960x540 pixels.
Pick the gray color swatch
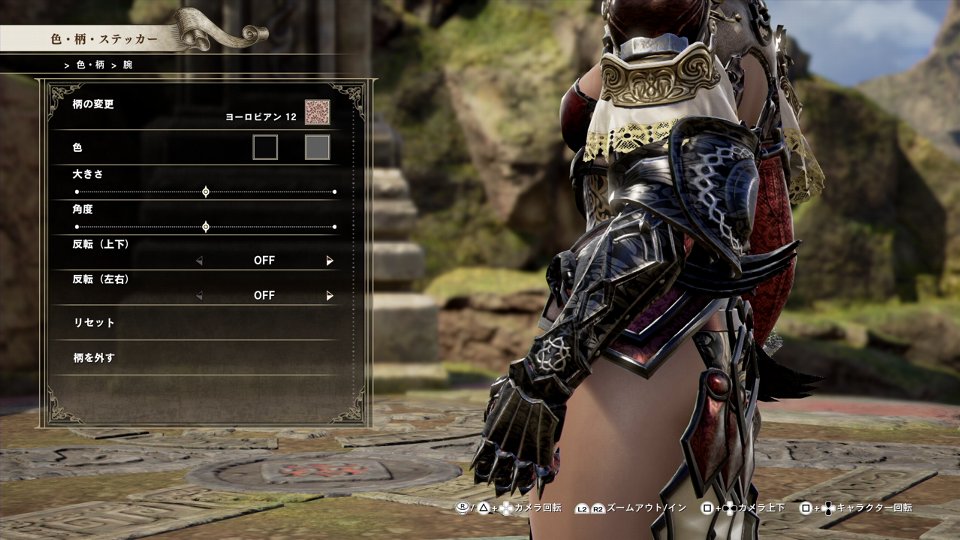coord(317,148)
